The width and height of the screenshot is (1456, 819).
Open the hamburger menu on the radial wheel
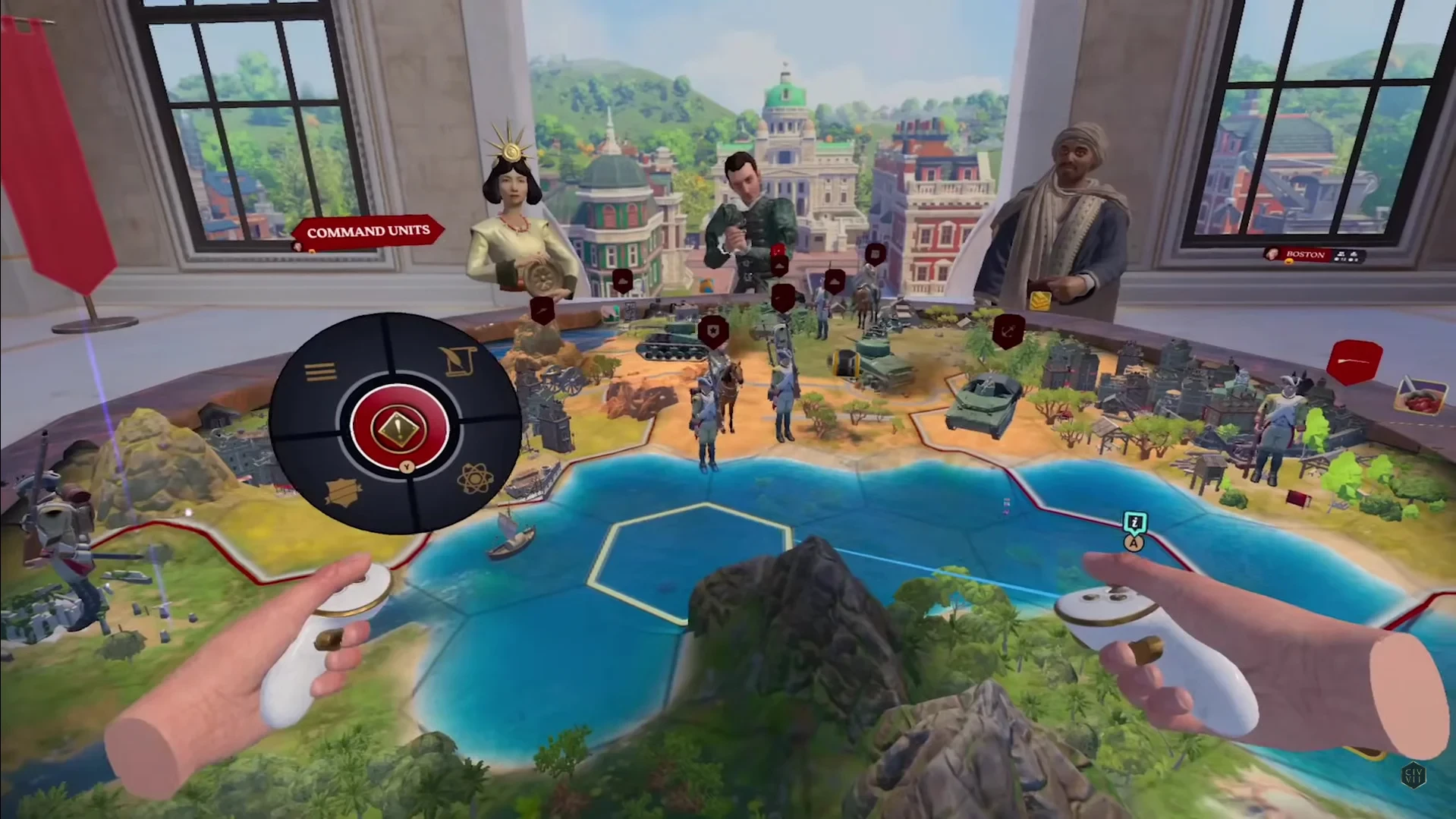[320, 372]
